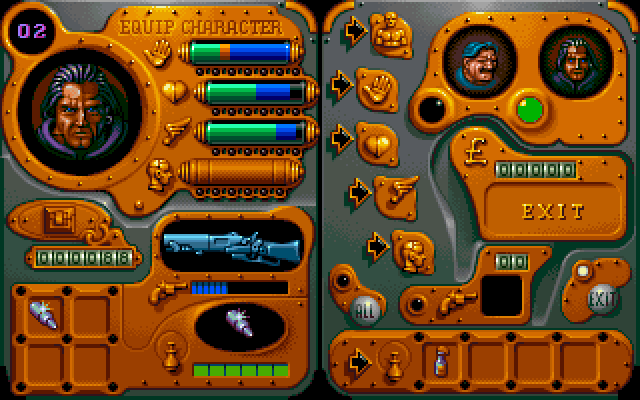Choose the round ALL button

(366, 308)
